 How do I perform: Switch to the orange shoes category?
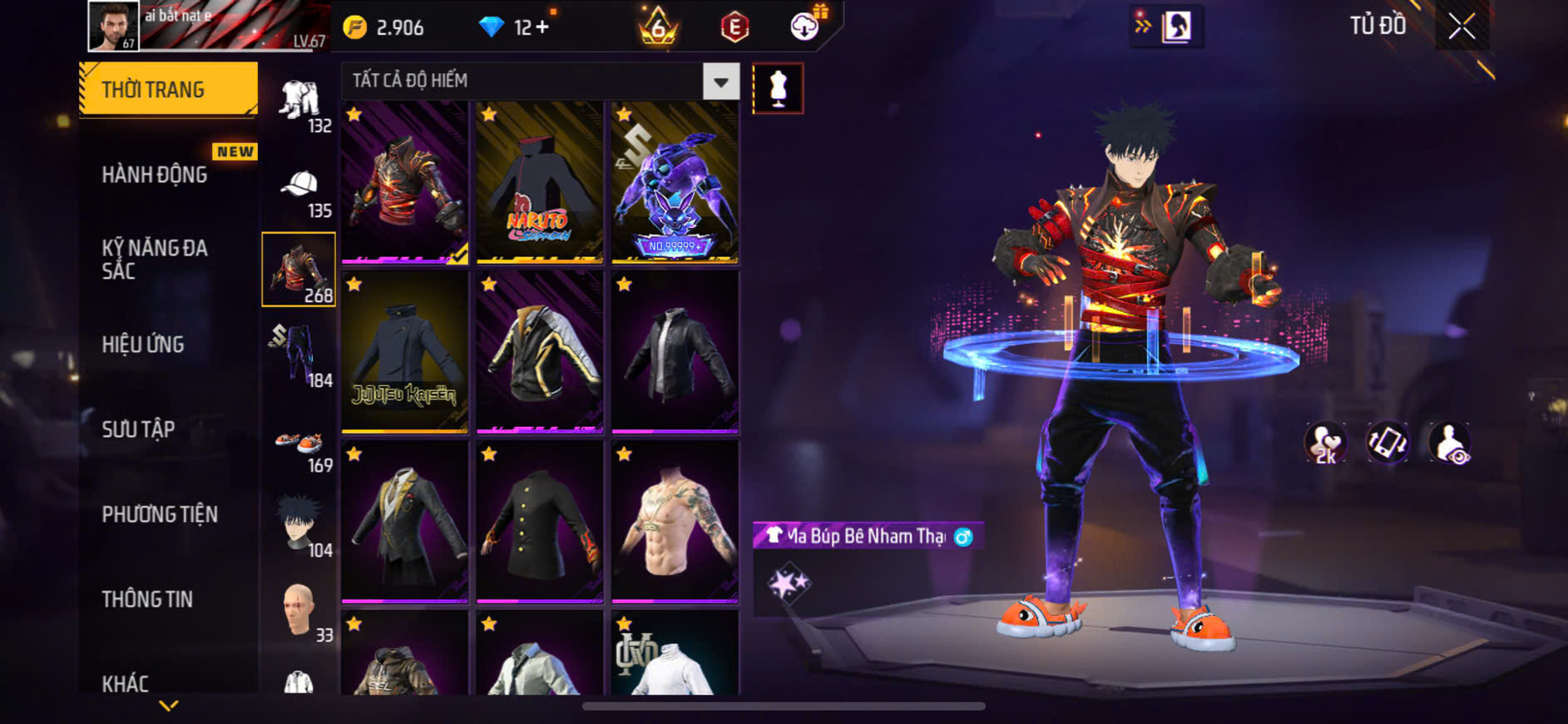coord(299,446)
